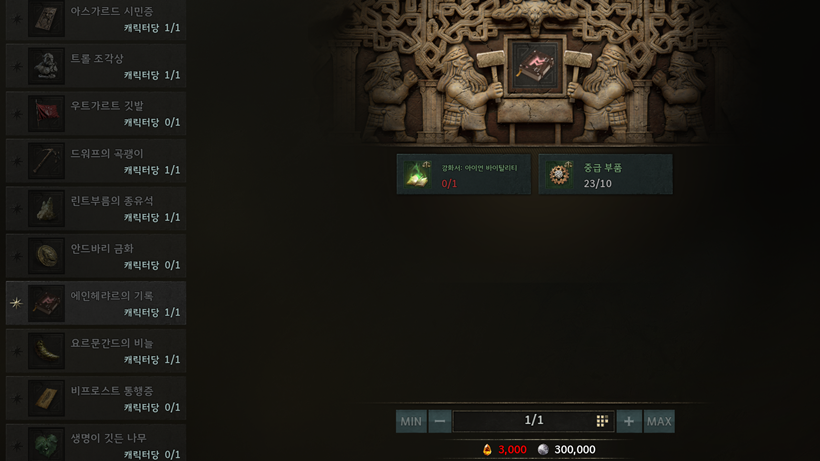Set the craft quantity to MIN
Image resolution: width=820 pixels, height=461 pixels.
411,421
